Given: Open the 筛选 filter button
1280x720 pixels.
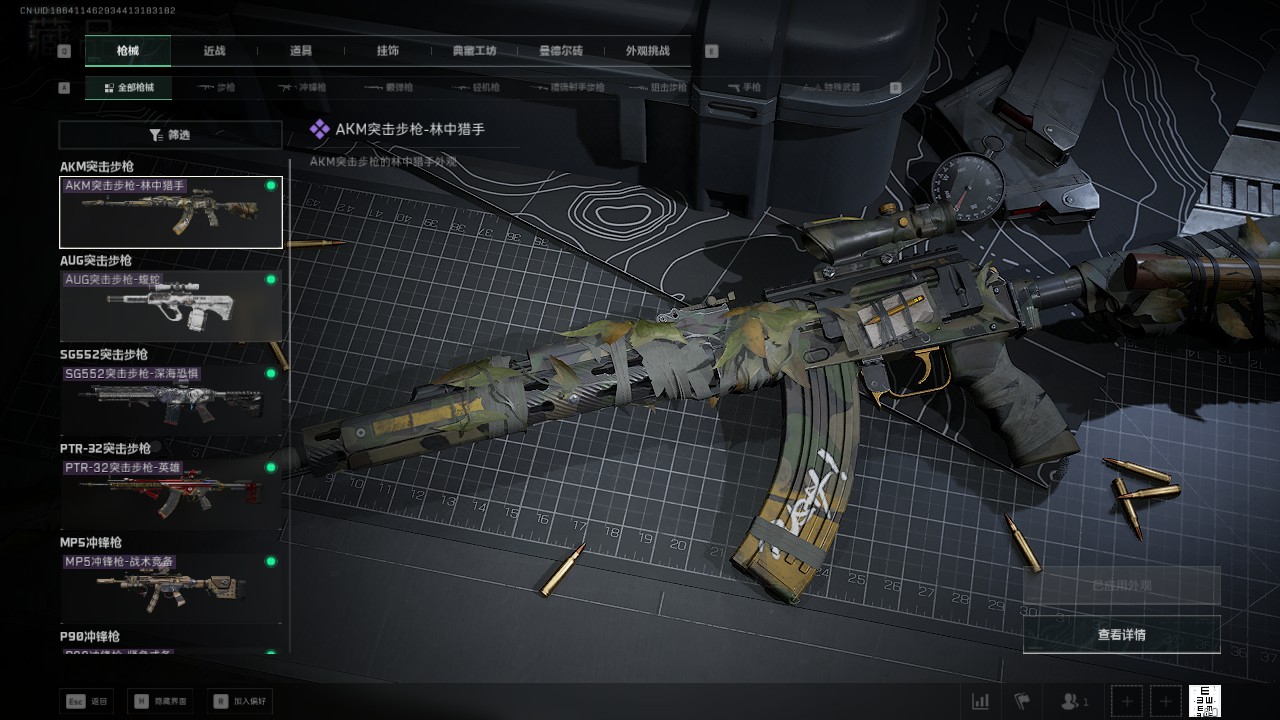Looking at the screenshot, I should (x=170, y=135).
